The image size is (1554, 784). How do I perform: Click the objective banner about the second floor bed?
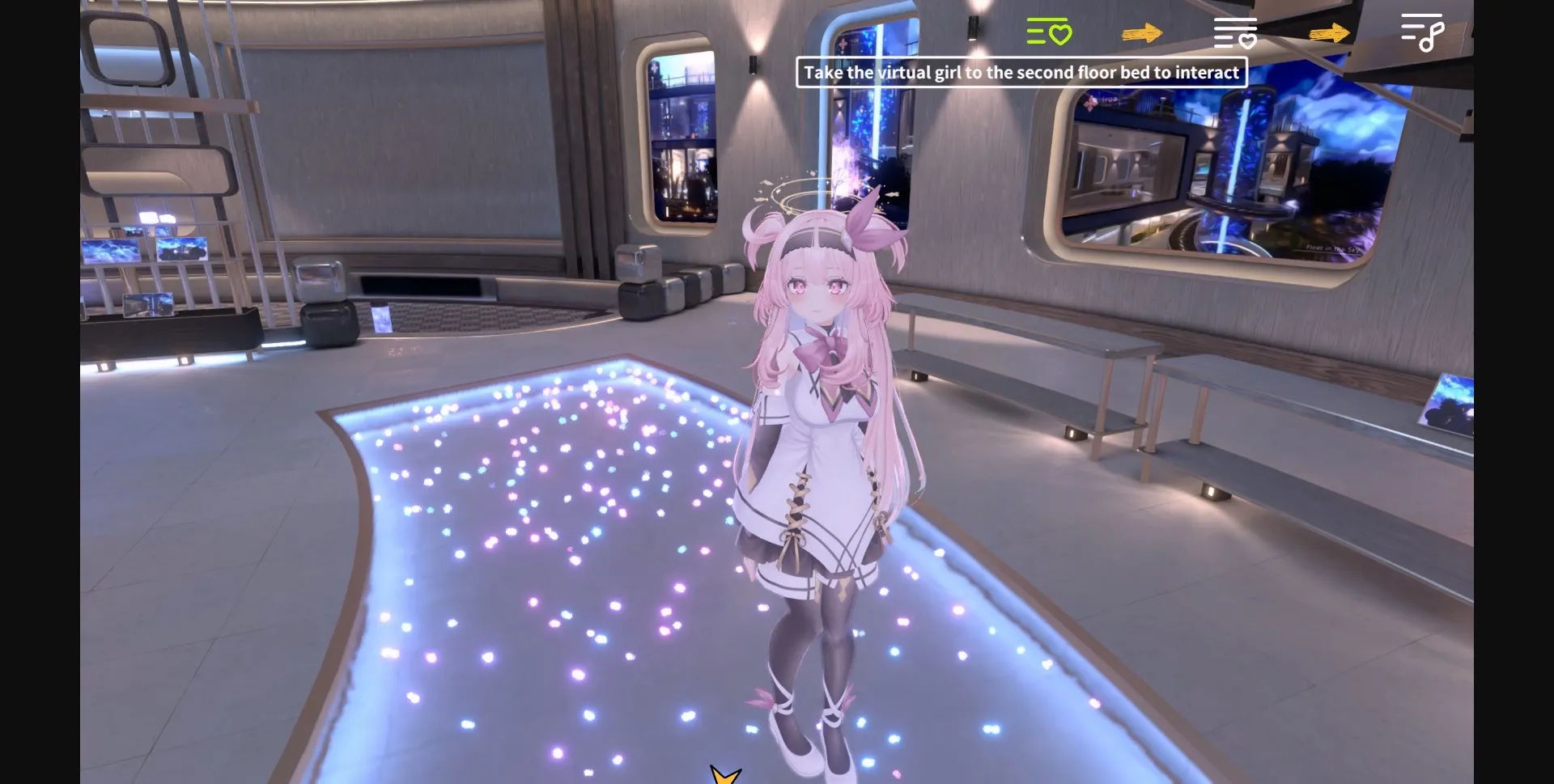(1020, 72)
